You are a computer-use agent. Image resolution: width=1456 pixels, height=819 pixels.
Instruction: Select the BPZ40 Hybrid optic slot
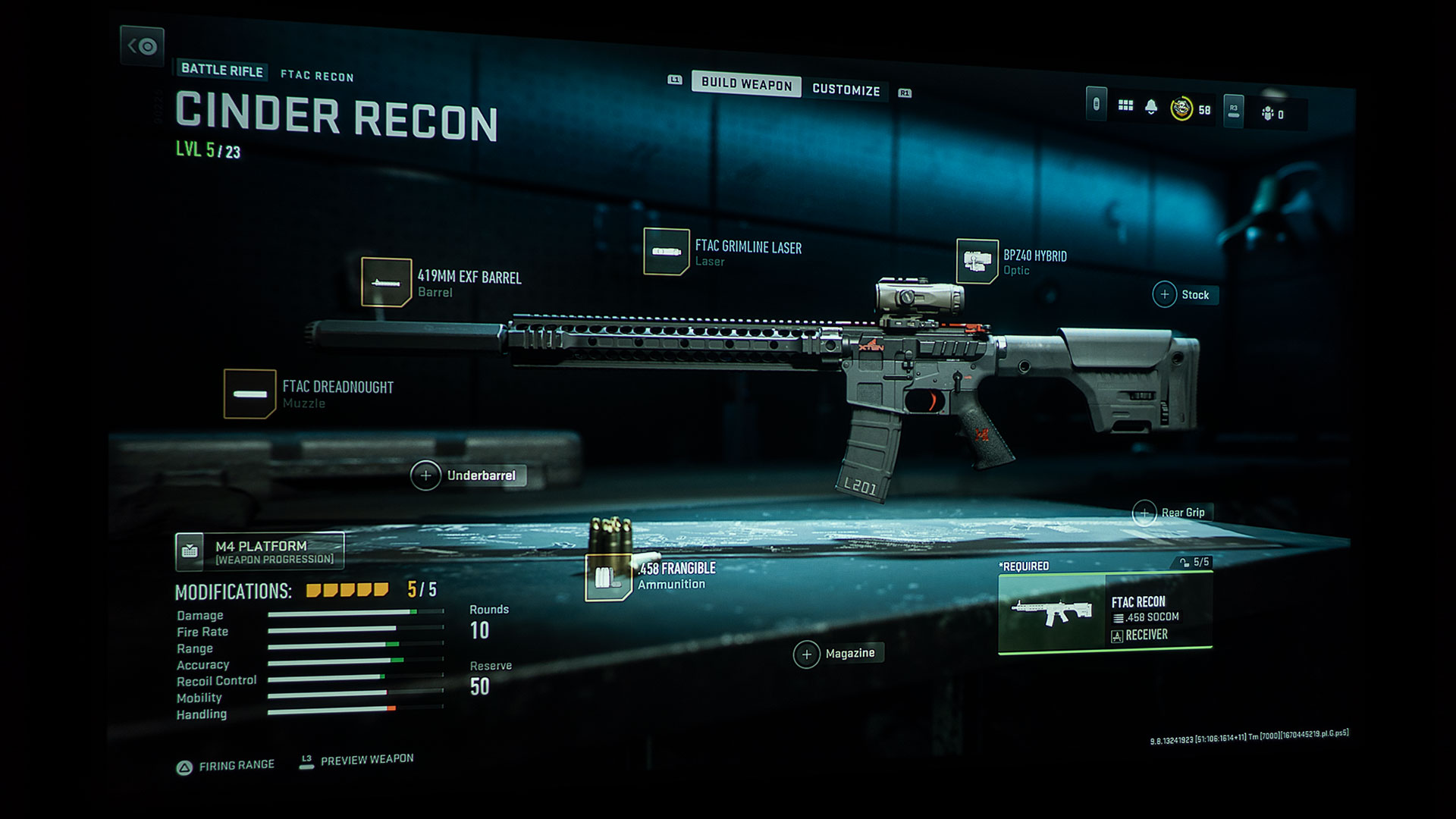coord(977,261)
